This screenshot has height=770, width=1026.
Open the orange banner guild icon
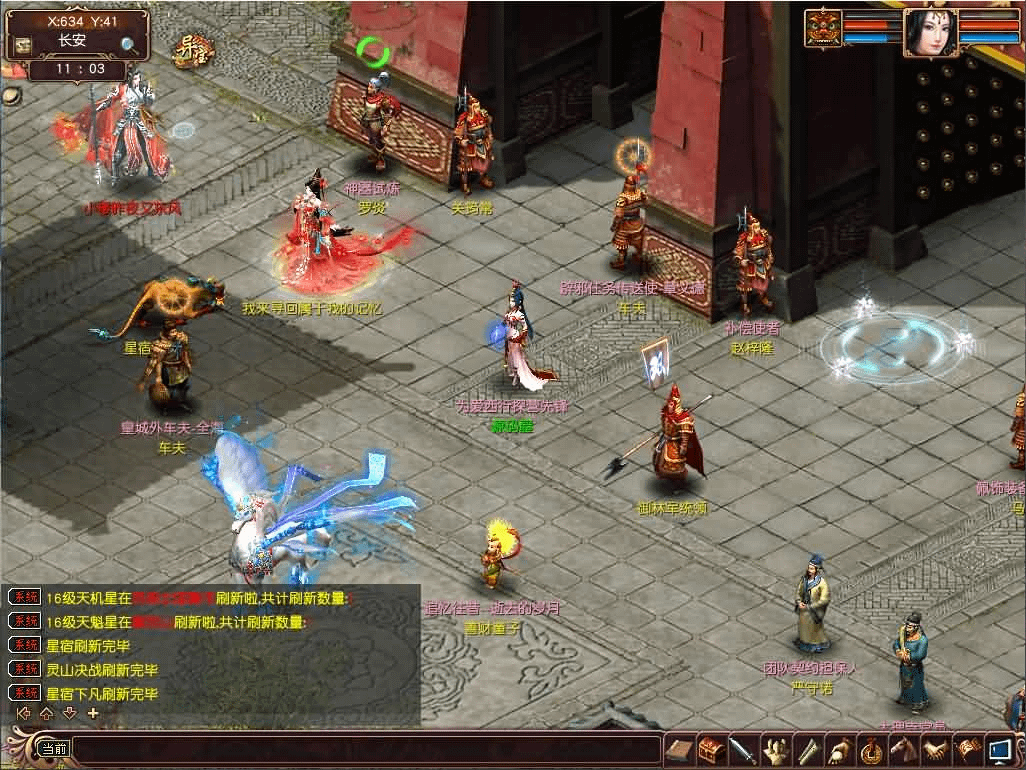point(967,748)
